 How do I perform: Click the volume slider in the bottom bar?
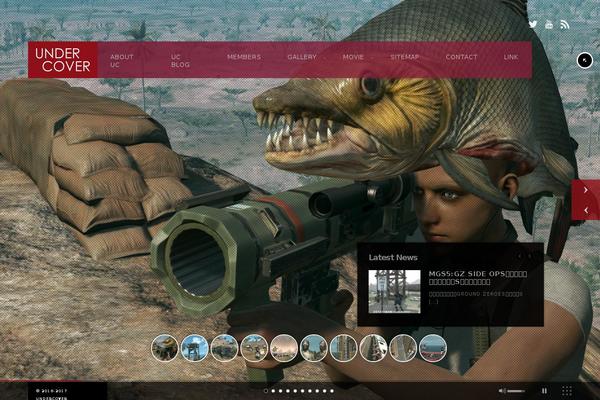pos(517,391)
